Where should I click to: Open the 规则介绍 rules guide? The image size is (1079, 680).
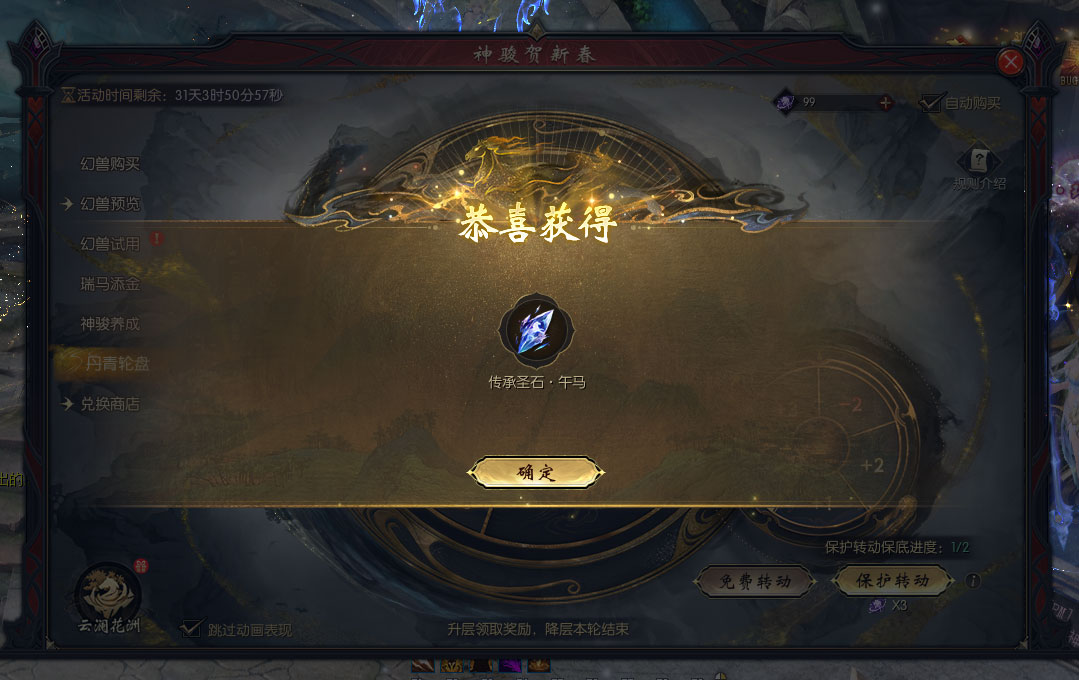coord(979,163)
